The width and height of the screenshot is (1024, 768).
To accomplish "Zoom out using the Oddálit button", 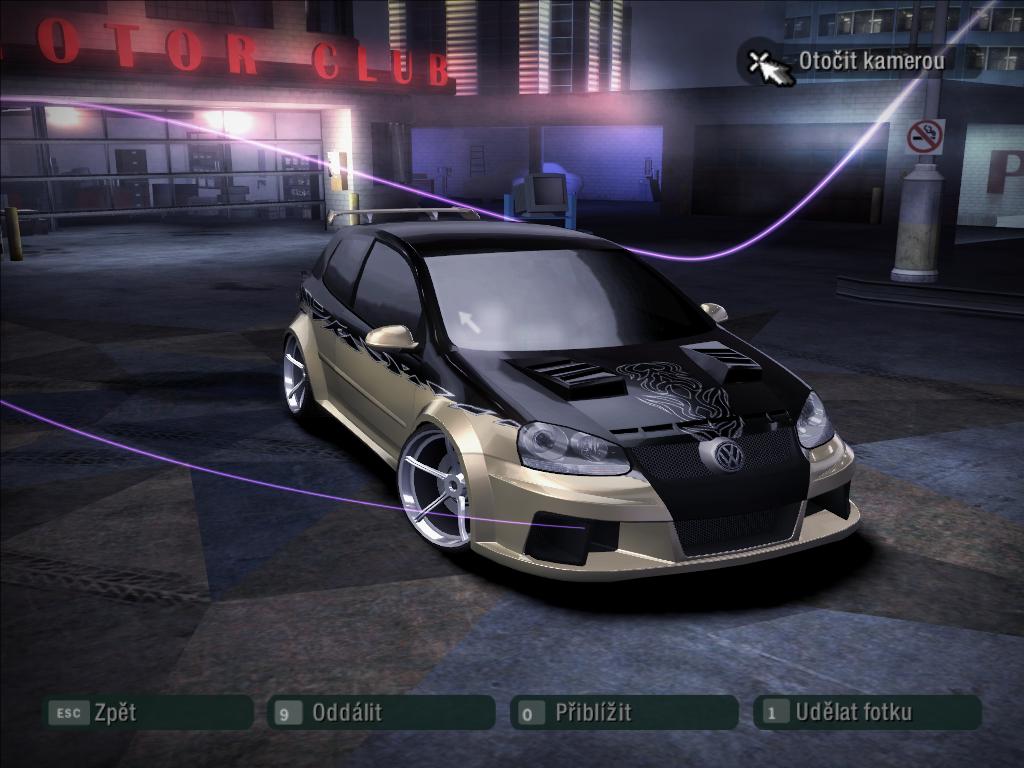I will tap(381, 713).
